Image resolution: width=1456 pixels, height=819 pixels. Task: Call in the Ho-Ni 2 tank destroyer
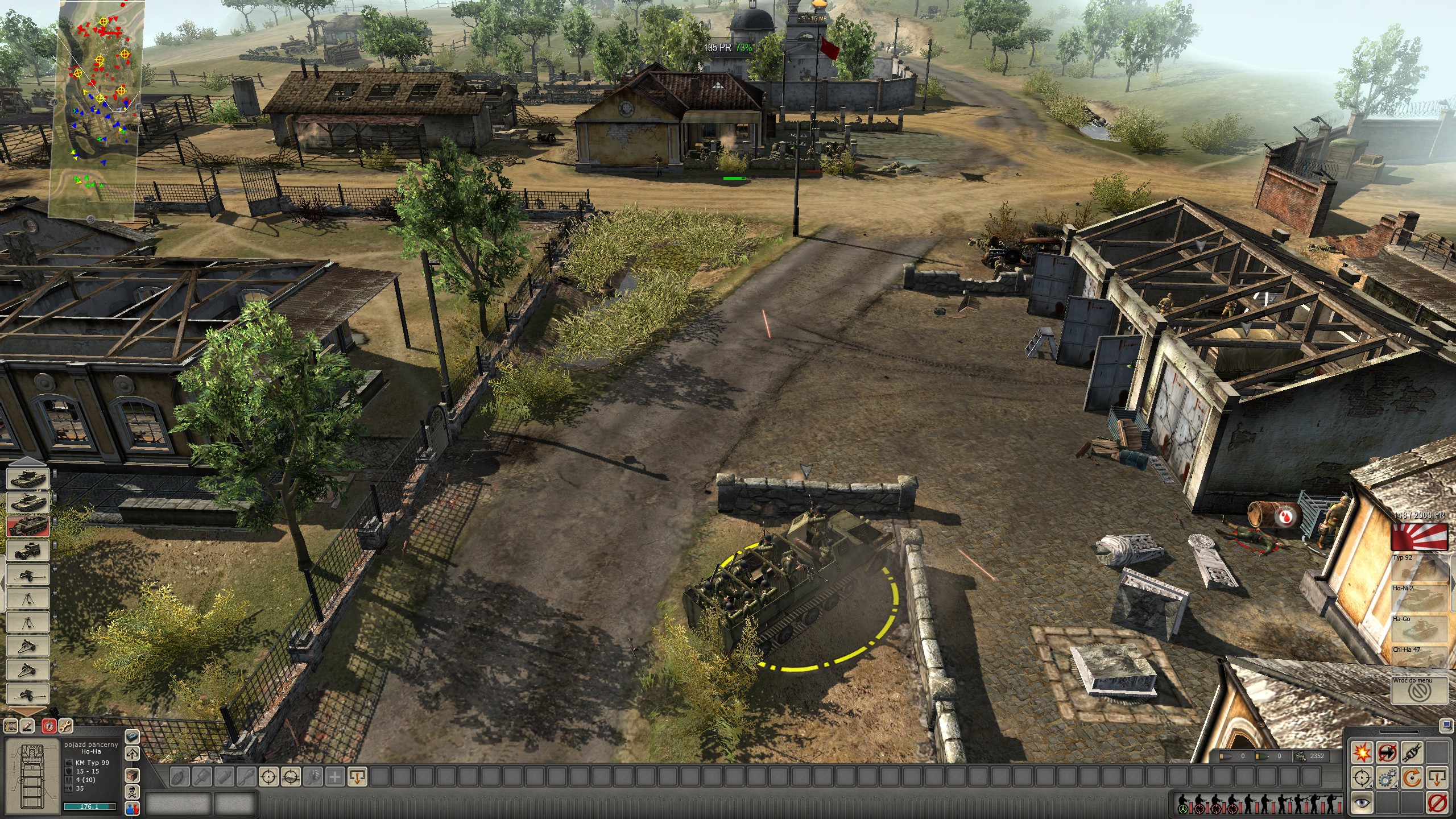pos(1420,598)
